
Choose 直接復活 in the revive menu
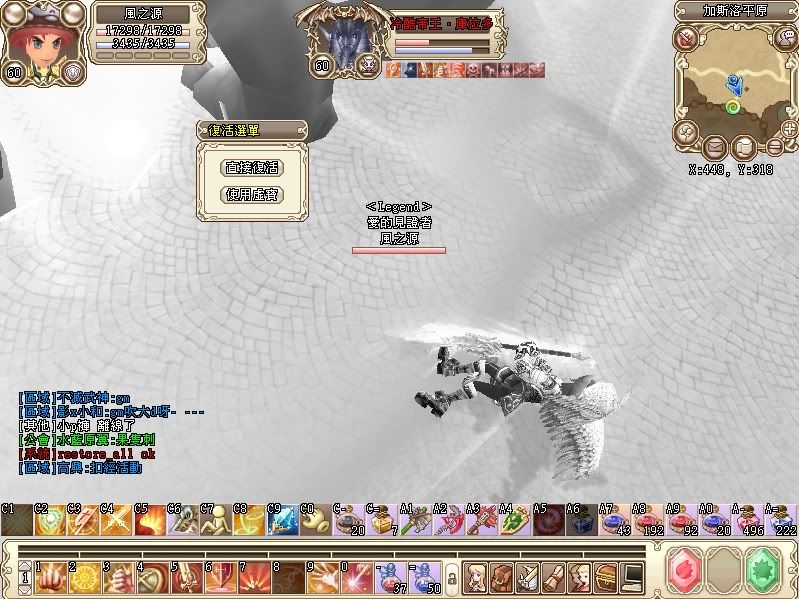(x=251, y=168)
